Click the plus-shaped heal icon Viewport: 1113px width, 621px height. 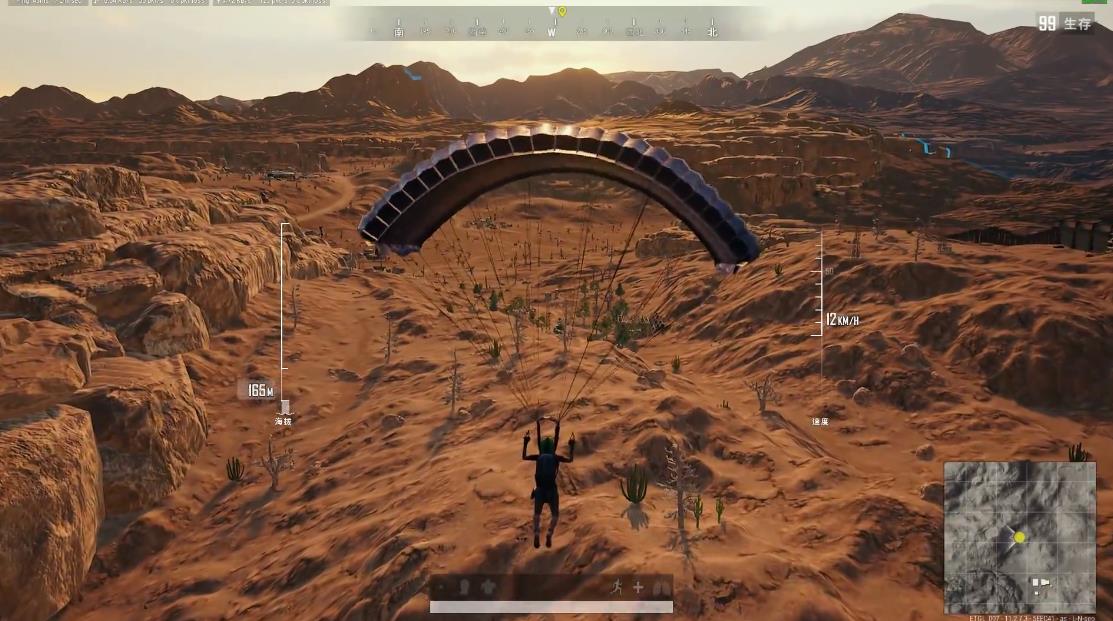[638, 587]
